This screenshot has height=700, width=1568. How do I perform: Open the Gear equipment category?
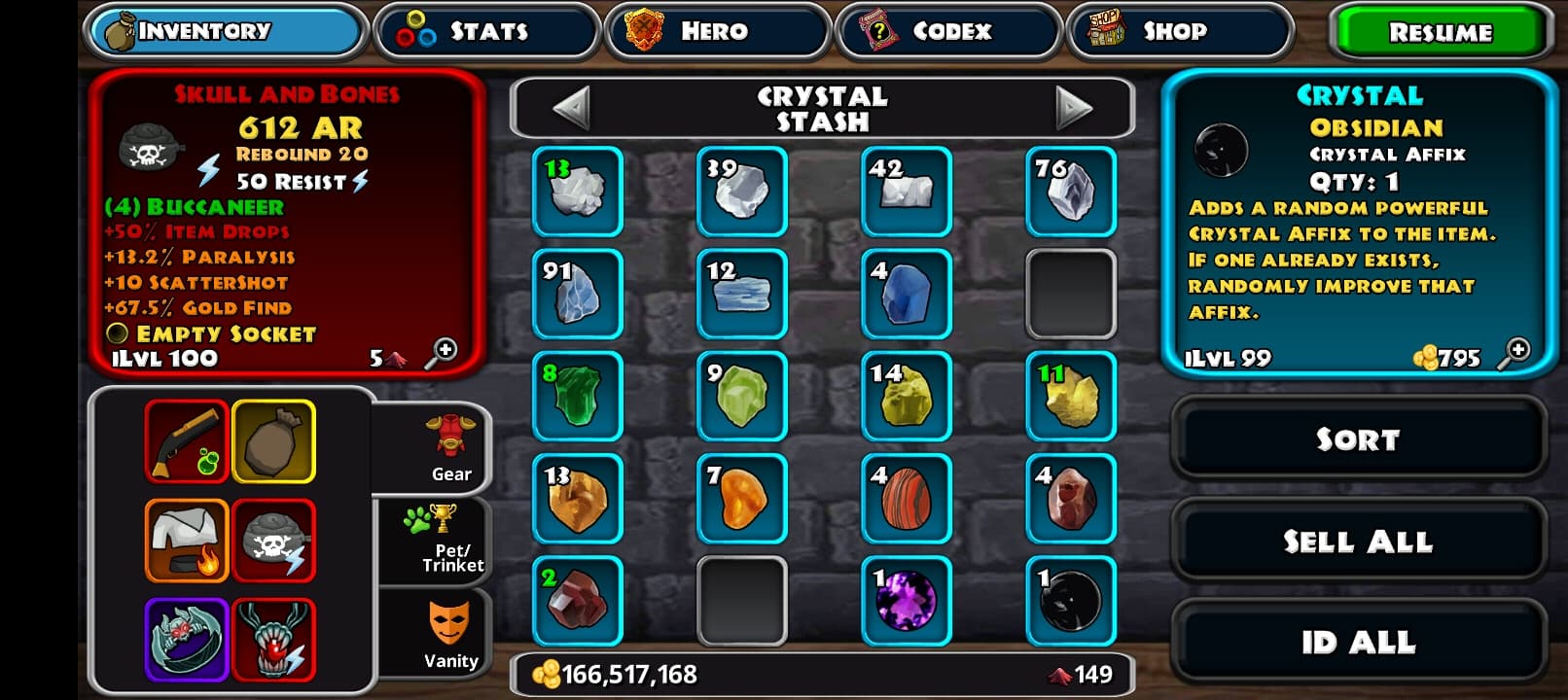449,448
